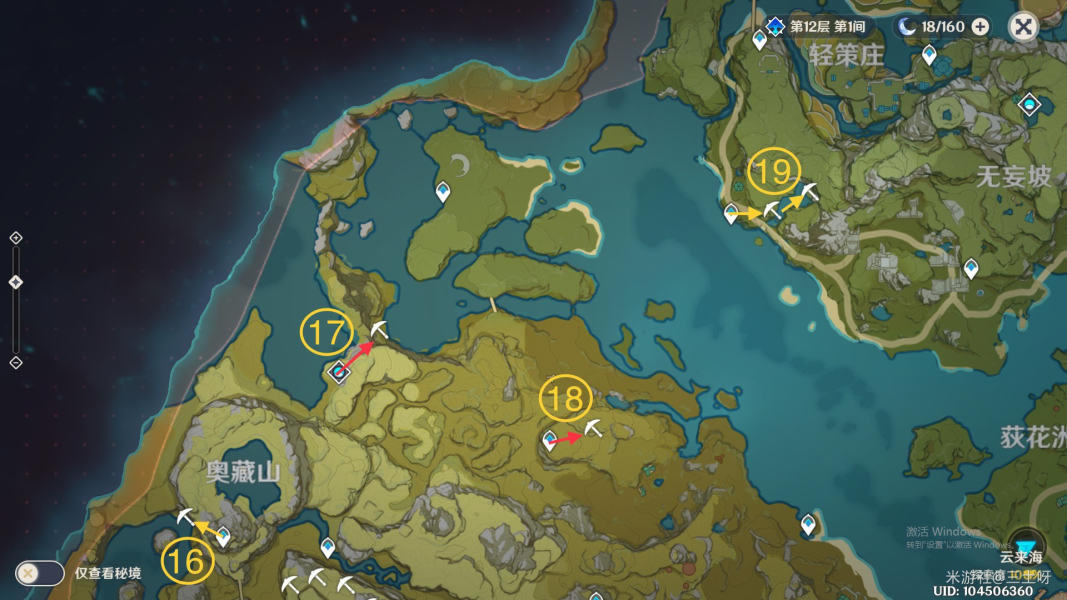Click the plus icon above the zoom slider
1067x600 pixels.
click(x=16, y=238)
